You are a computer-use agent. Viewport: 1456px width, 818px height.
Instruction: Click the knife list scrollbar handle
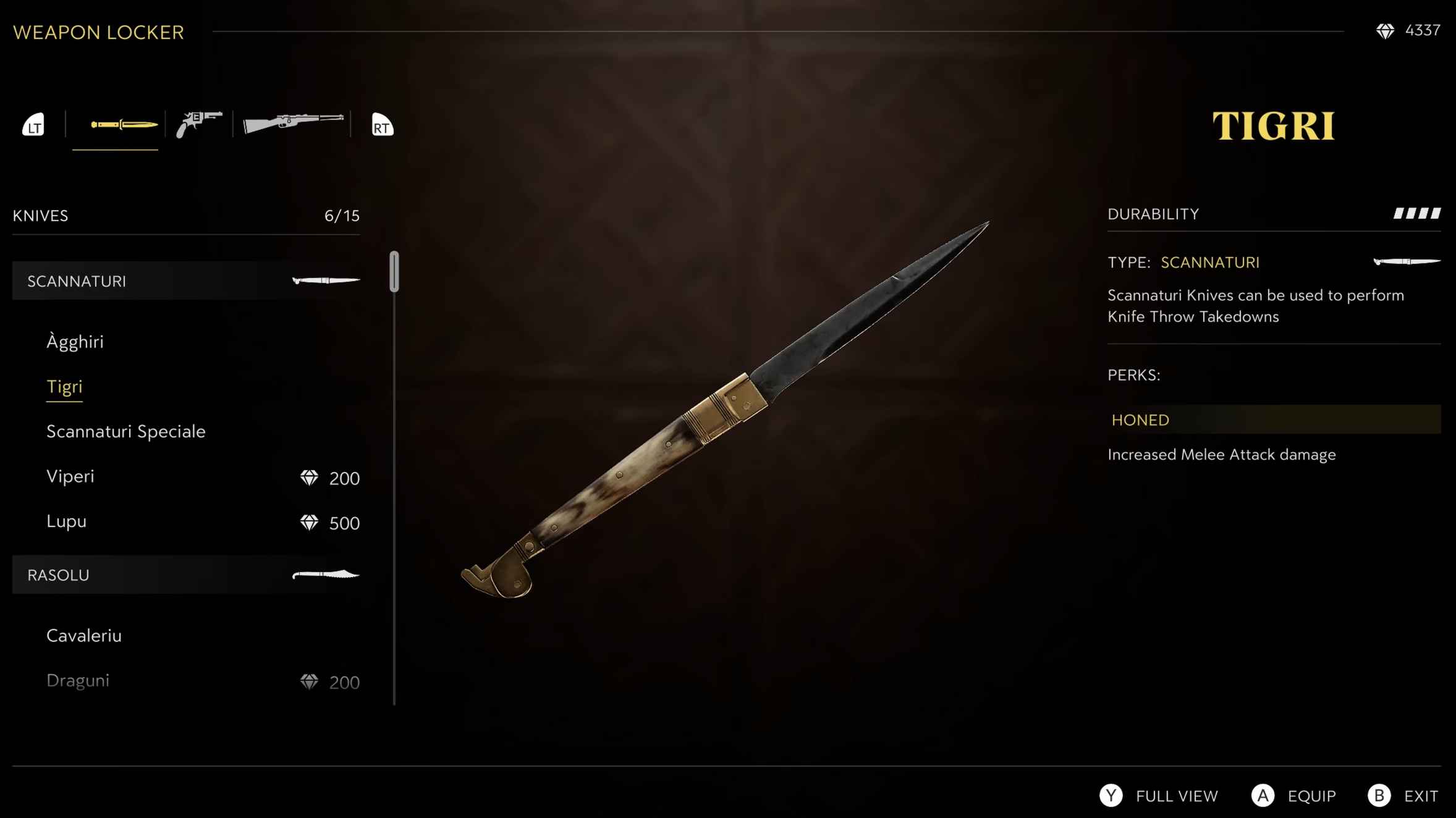(x=394, y=271)
